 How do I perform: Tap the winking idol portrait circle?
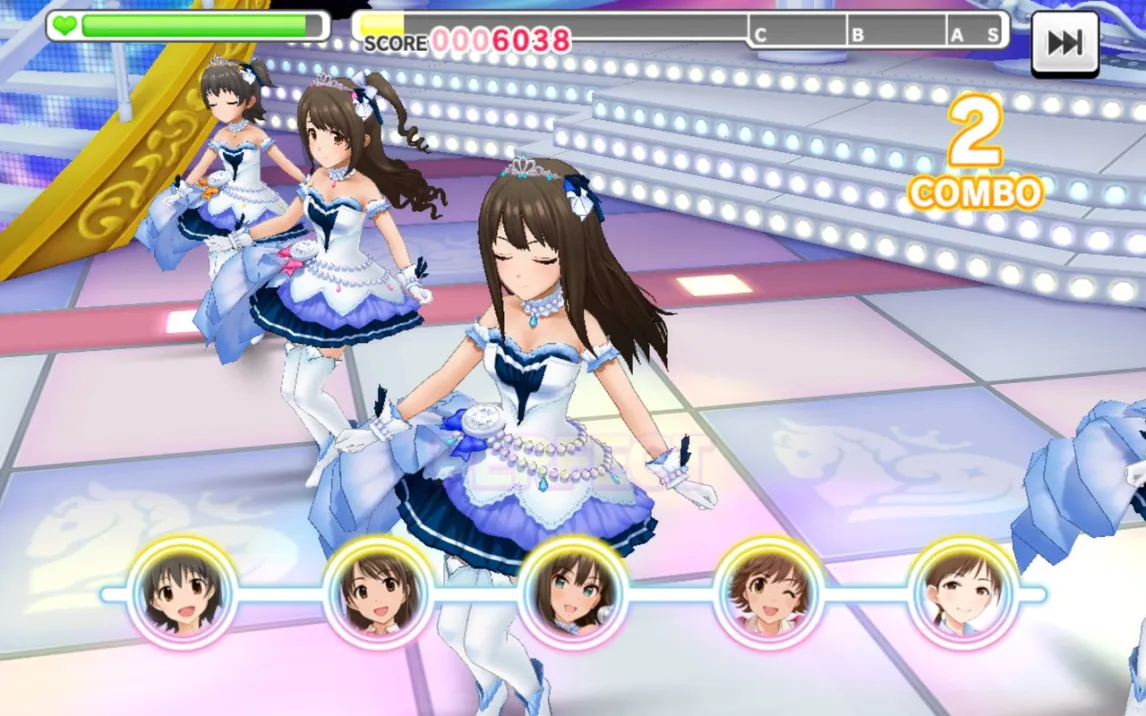click(768, 592)
